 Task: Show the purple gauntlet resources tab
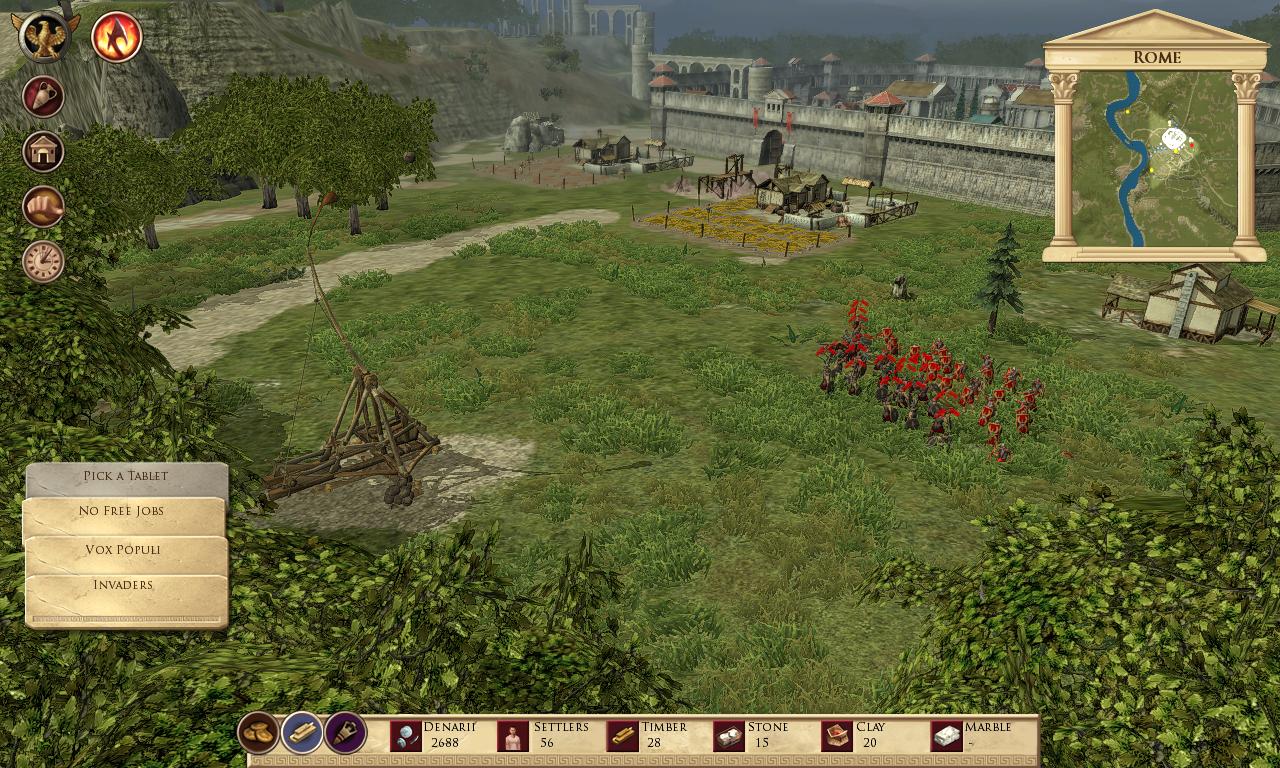[345, 733]
